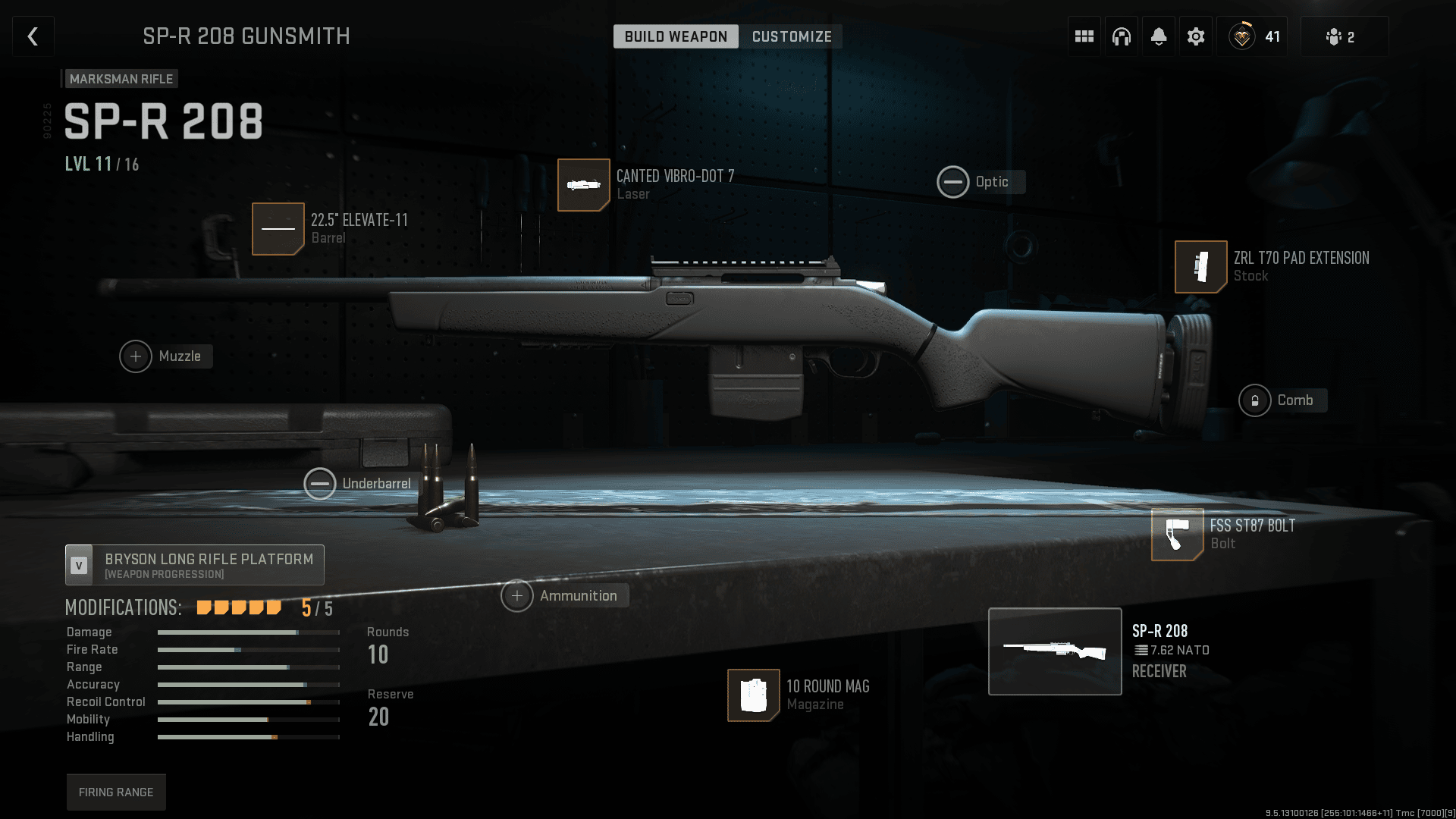This screenshot has height=819, width=1456.
Task: Open the Bryson Long Rifle Platform progression
Action: [x=194, y=564]
